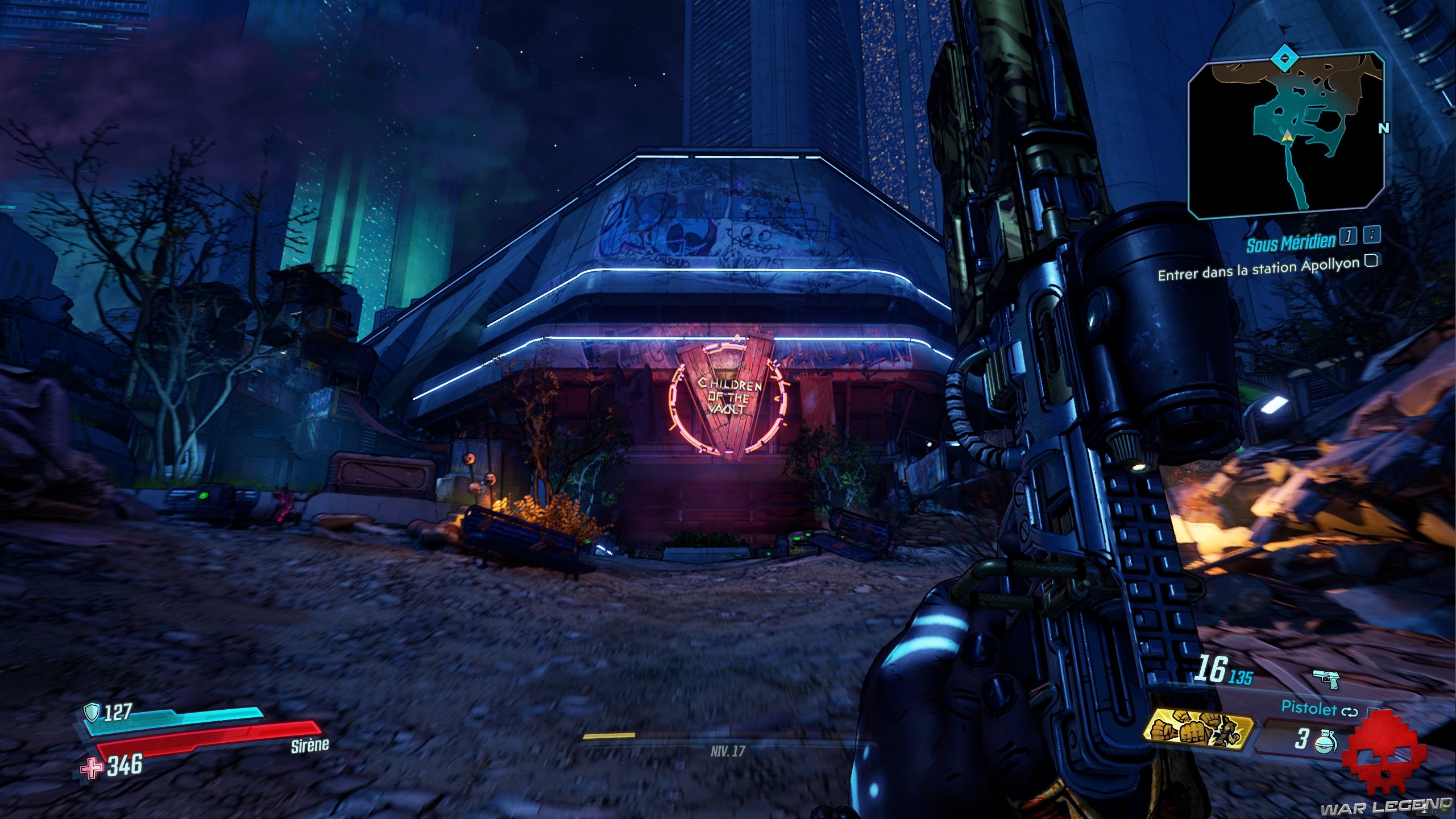Image resolution: width=1456 pixels, height=819 pixels.
Task: Select the Entrer dans la station Apollyon objective
Action: [1258, 268]
